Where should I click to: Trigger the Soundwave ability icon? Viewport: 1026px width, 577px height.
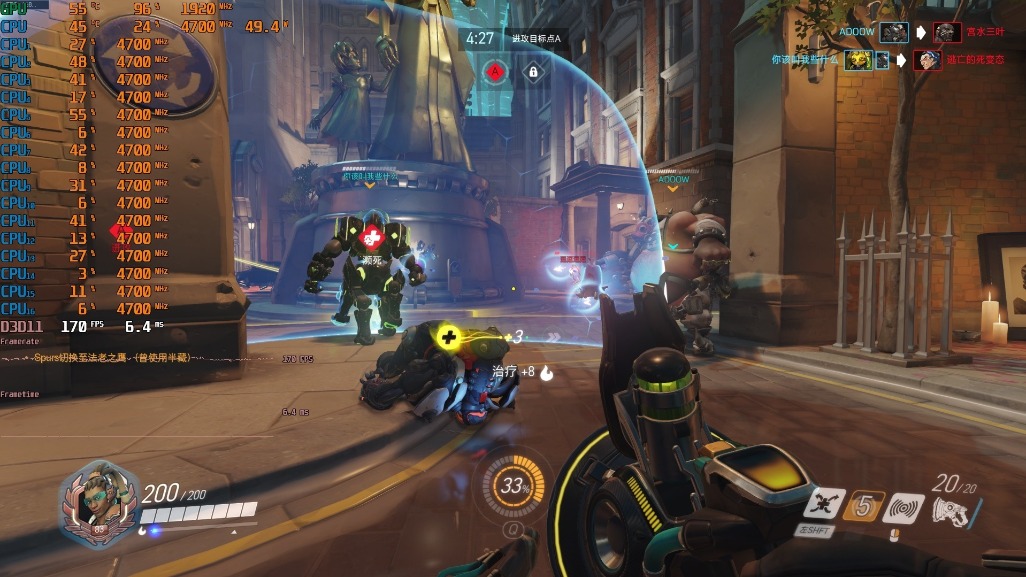[x=905, y=507]
